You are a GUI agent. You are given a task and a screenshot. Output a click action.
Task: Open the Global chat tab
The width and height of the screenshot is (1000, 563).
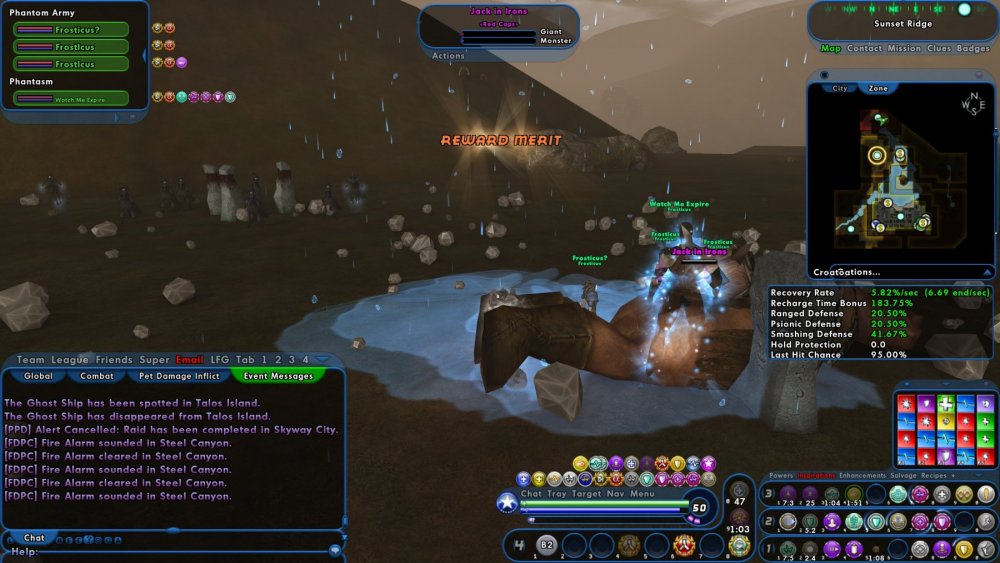38,376
